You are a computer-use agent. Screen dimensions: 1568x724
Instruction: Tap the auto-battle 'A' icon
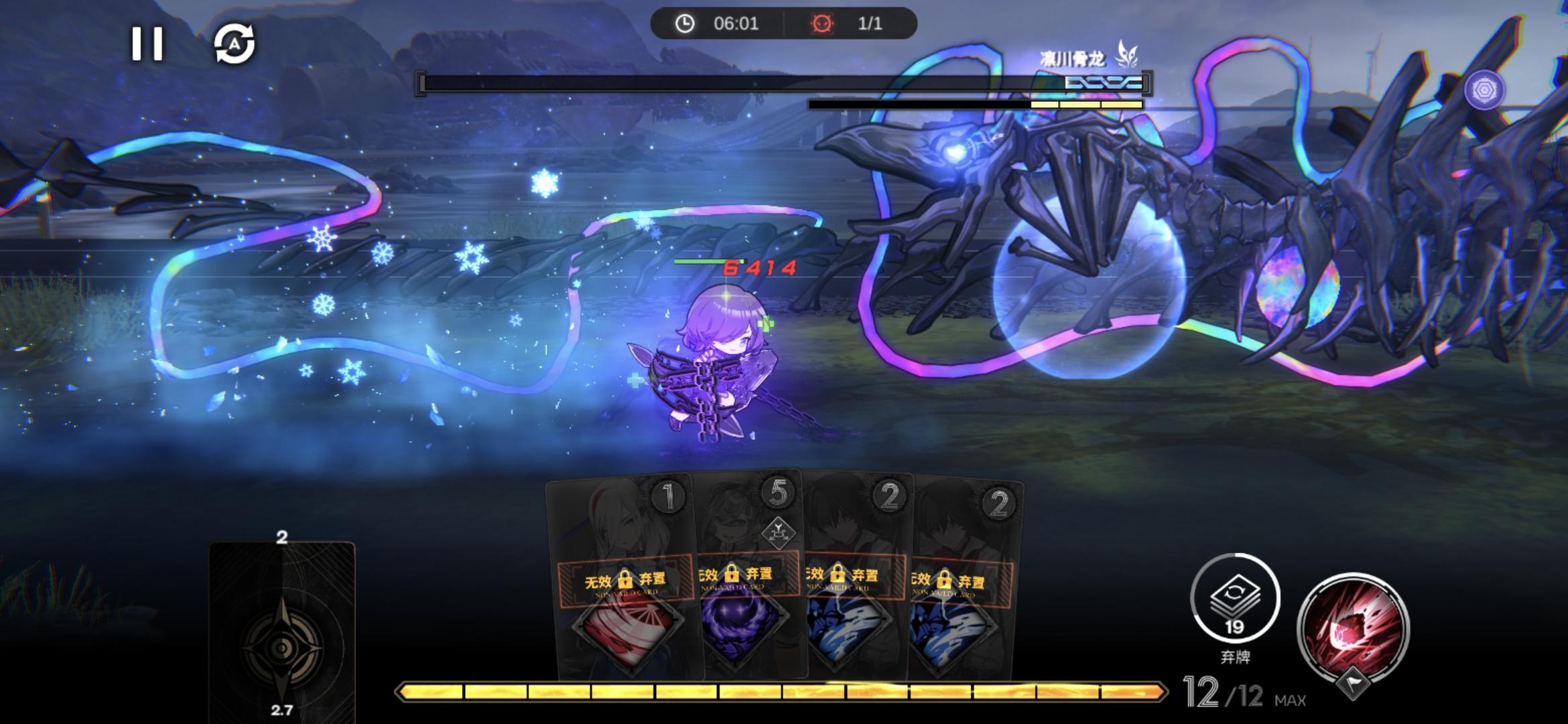tap(236, 43)
